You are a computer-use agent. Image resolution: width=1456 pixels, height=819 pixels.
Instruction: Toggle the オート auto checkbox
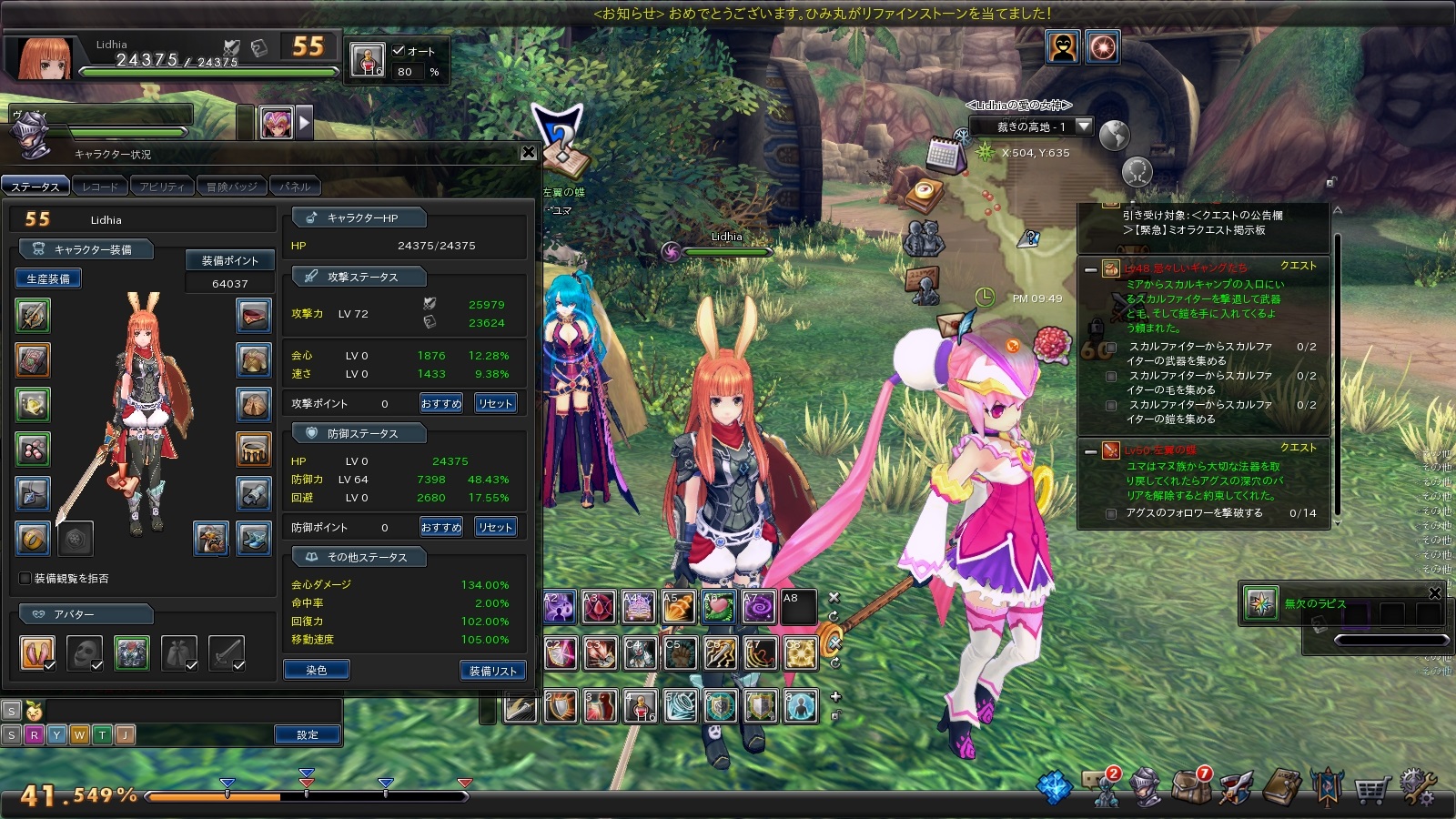pos(399,51)
